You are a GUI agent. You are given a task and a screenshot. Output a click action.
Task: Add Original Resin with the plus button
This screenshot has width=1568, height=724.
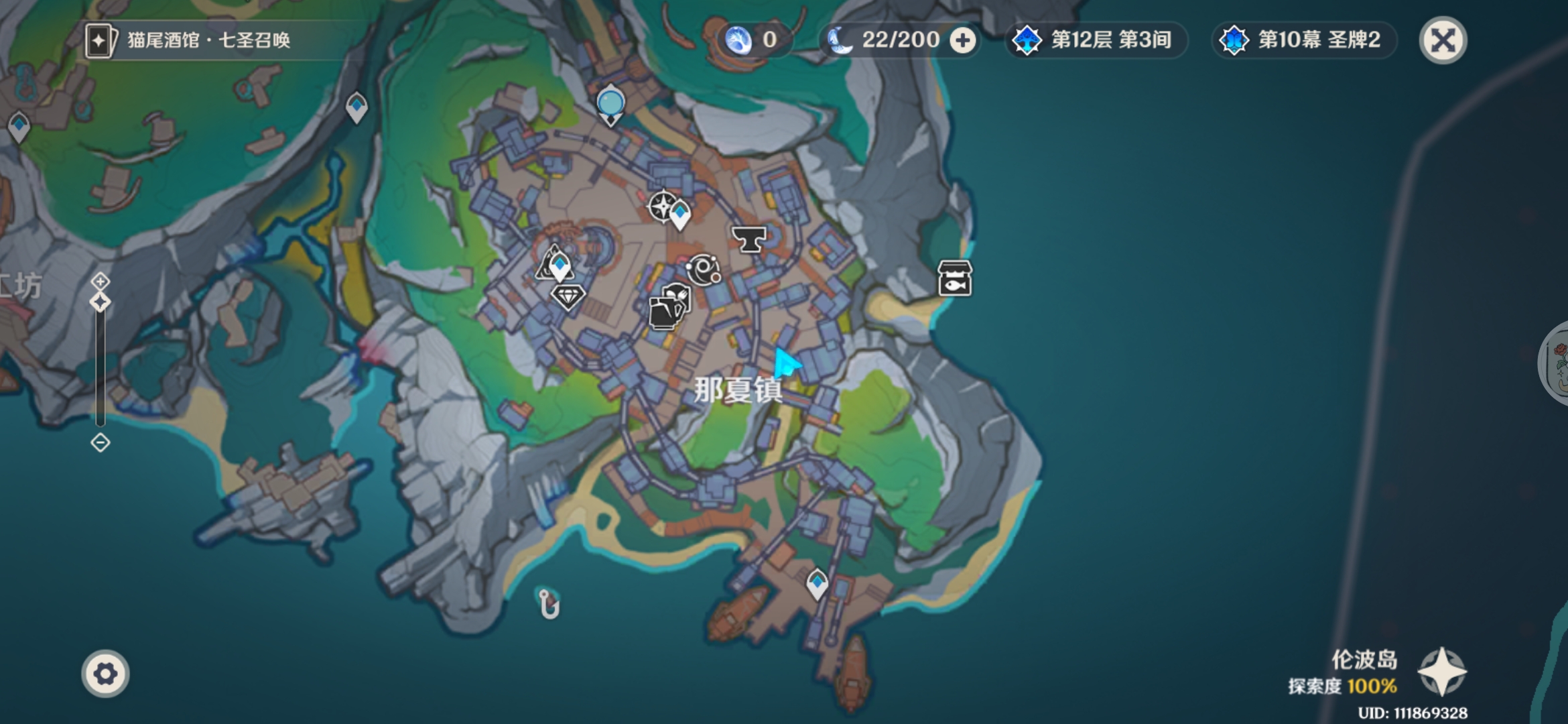point(963,41)
